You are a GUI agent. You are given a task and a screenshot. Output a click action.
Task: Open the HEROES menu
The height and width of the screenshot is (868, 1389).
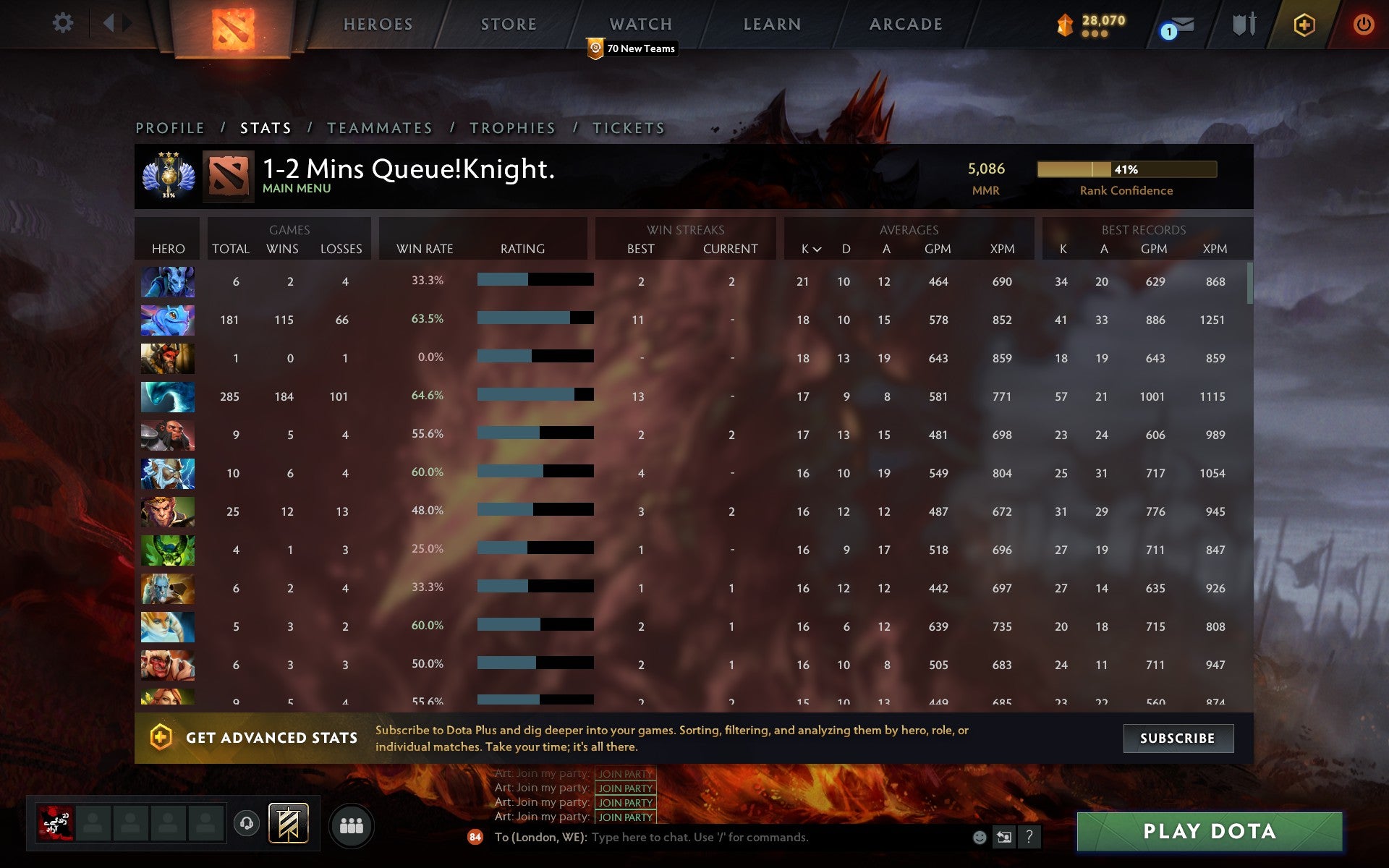[x=378, y=24]
